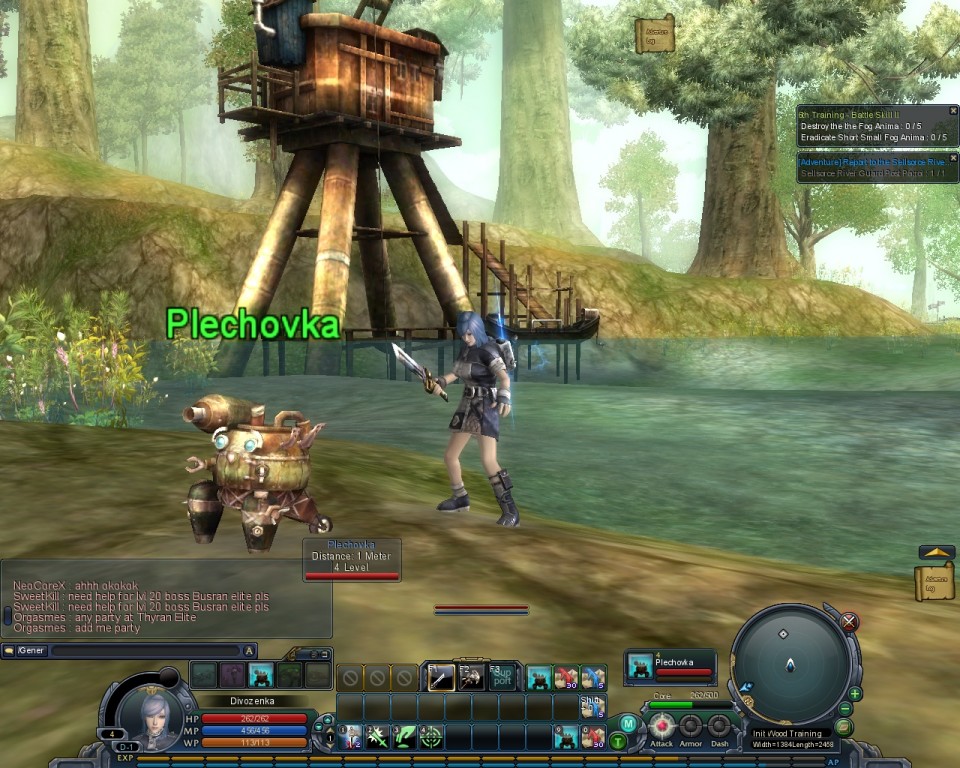Activate the green hand skill in slot 3

(404, 738)
